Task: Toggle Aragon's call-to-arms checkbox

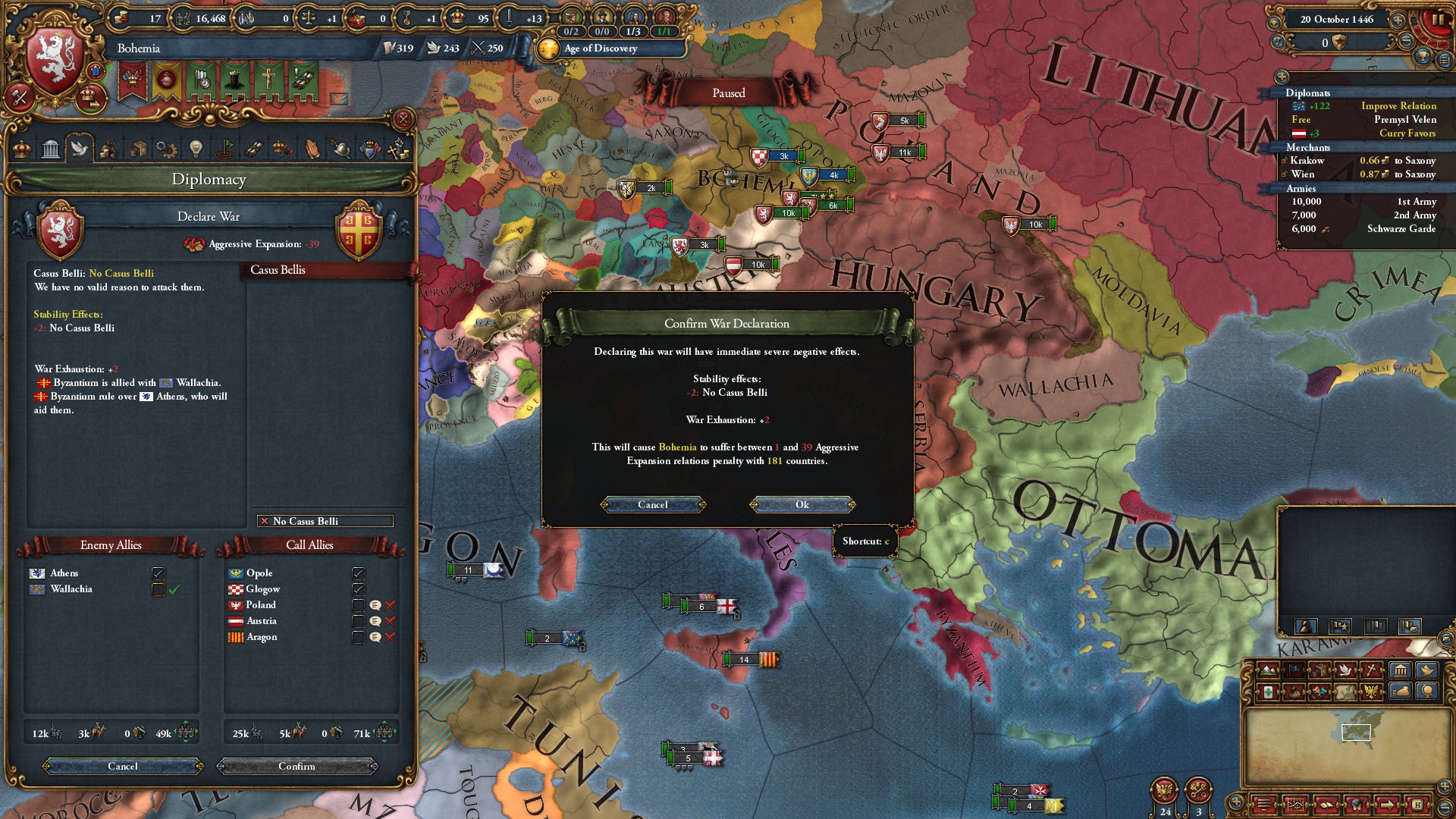Action: click(x=359, y=637)
